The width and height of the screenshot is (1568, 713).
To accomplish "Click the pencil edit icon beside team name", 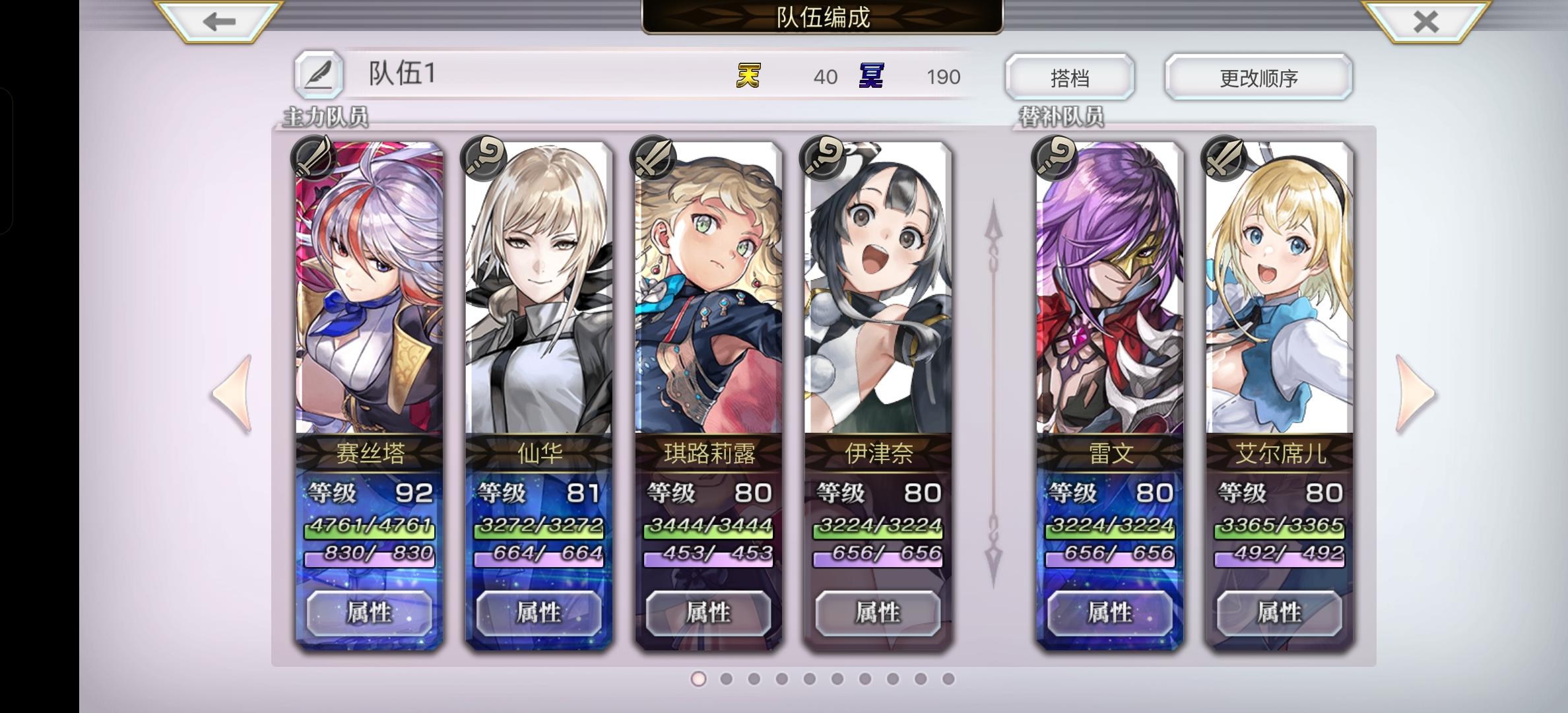I will (319, 75).
